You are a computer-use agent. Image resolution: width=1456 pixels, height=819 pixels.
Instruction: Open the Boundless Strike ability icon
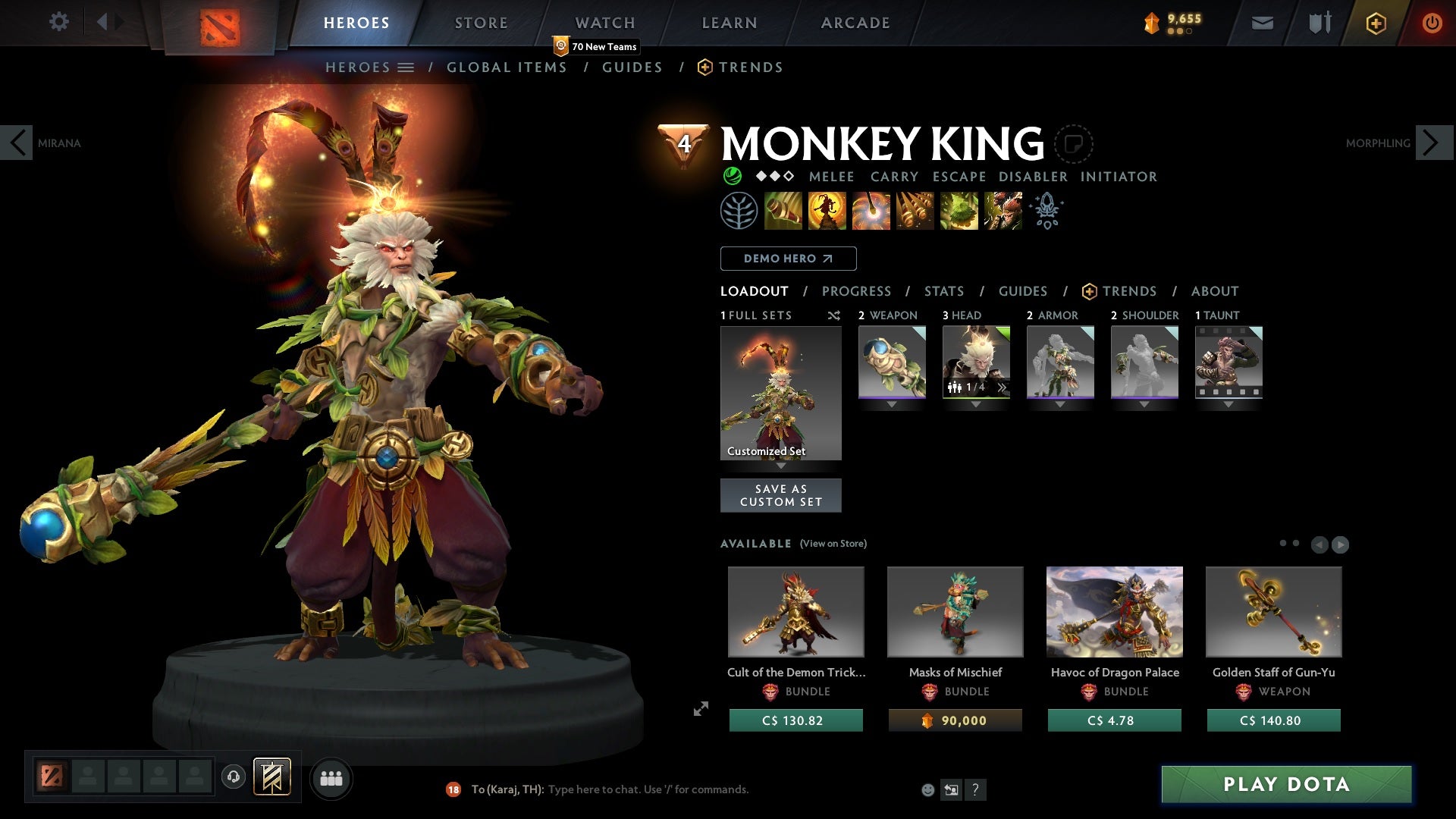tap(783, 210)
